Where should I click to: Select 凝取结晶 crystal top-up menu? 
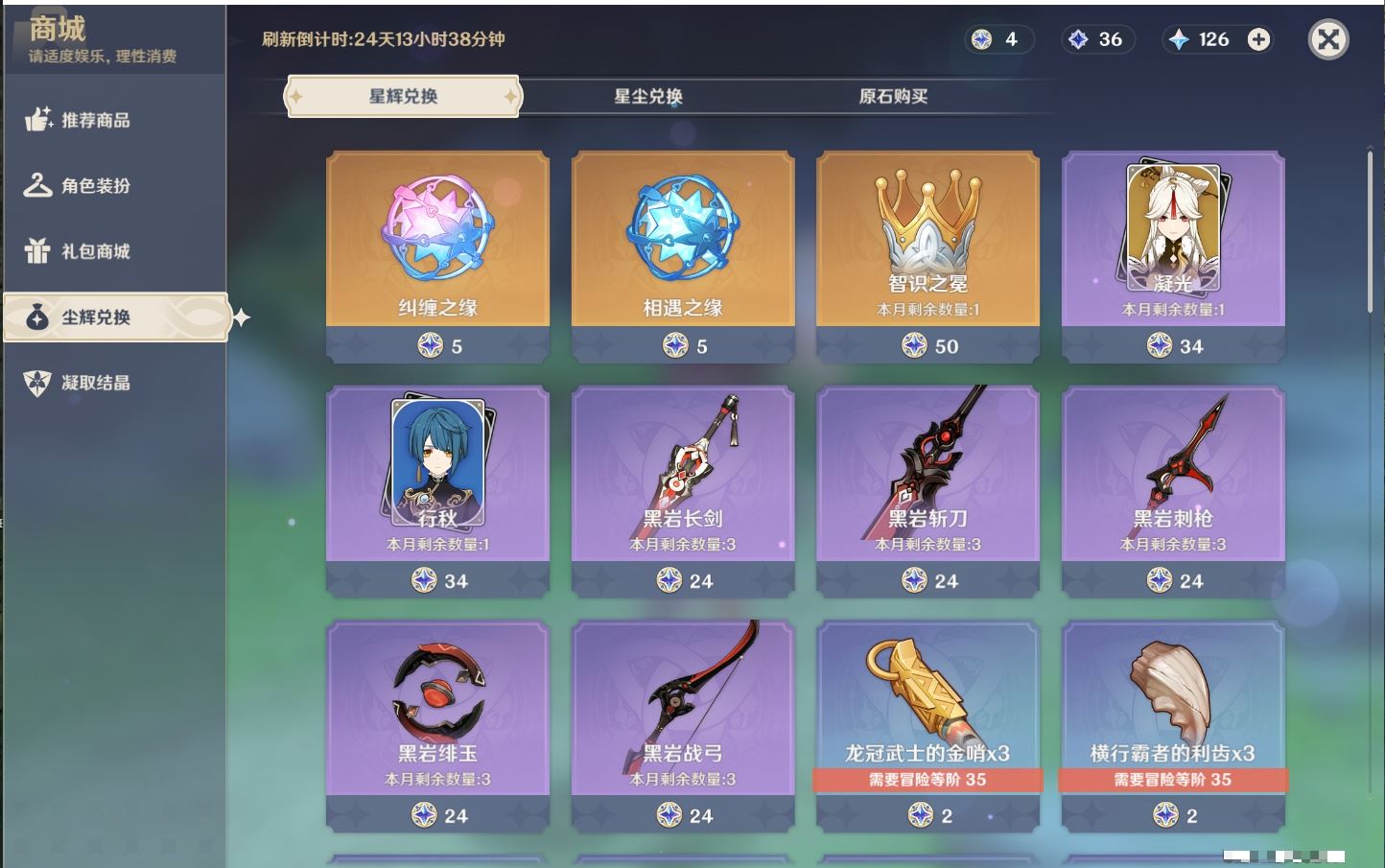[95, 383]
